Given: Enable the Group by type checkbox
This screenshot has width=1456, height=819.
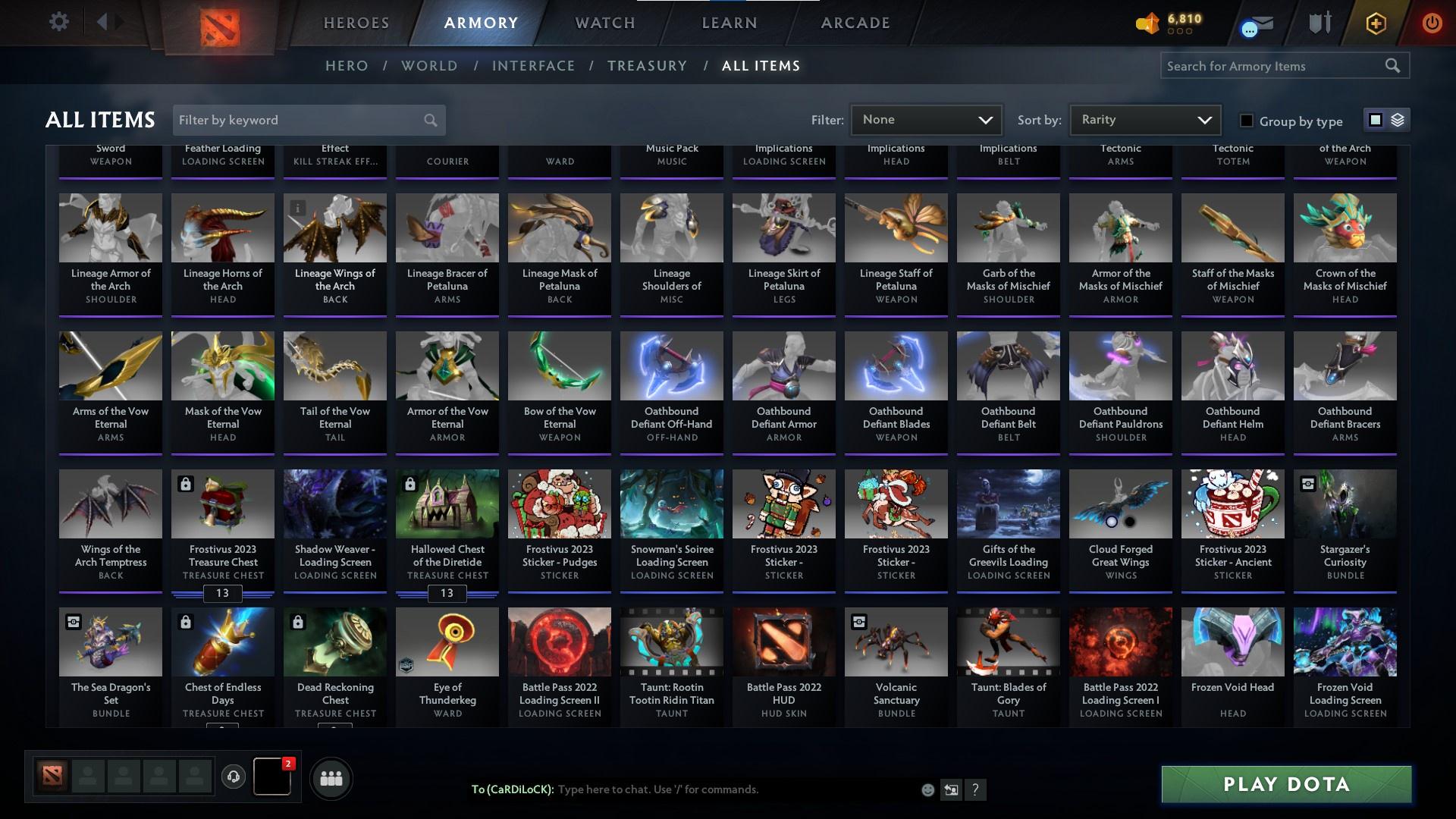Looking at the screenshot, I should tap(1246, 120).
